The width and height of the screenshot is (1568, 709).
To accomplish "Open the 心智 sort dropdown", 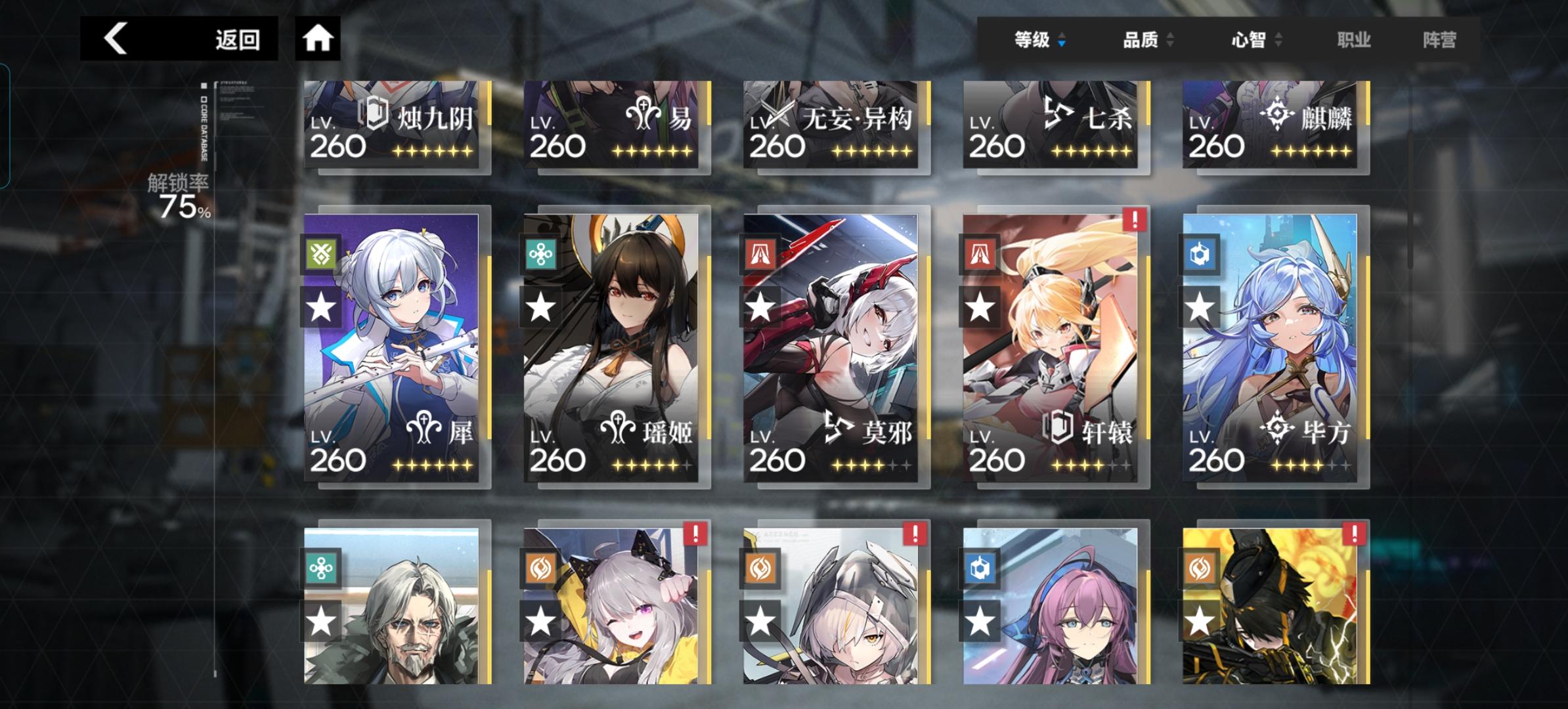I will point(1254,40).
